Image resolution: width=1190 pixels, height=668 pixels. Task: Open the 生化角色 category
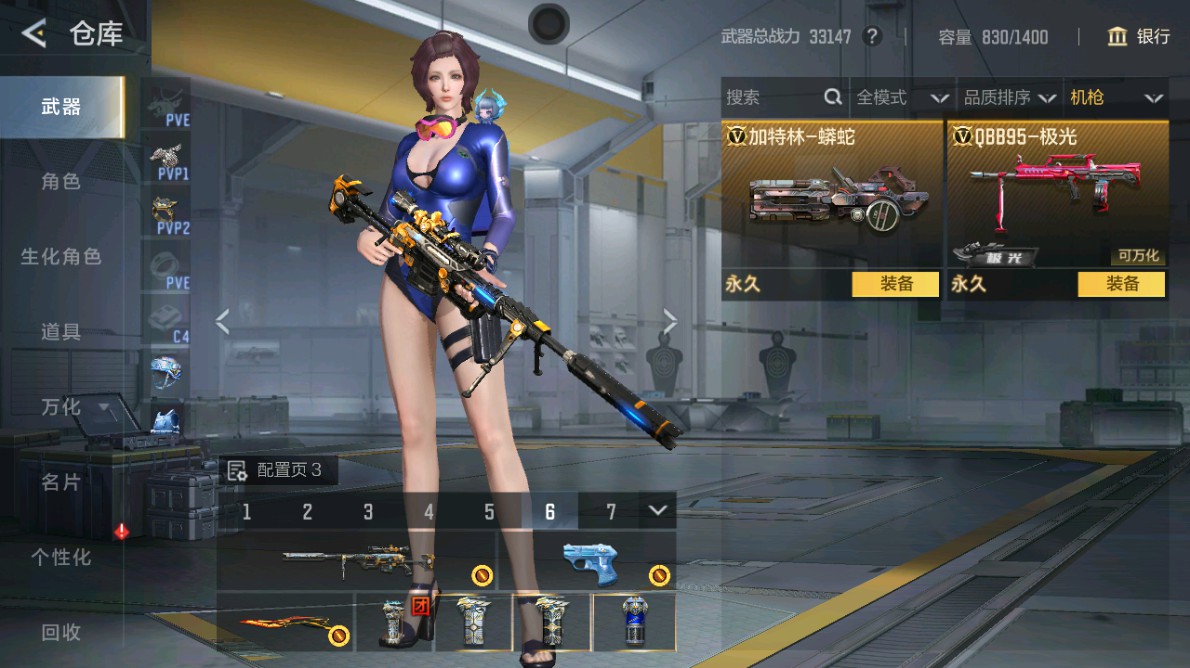(x=61, y=257)
